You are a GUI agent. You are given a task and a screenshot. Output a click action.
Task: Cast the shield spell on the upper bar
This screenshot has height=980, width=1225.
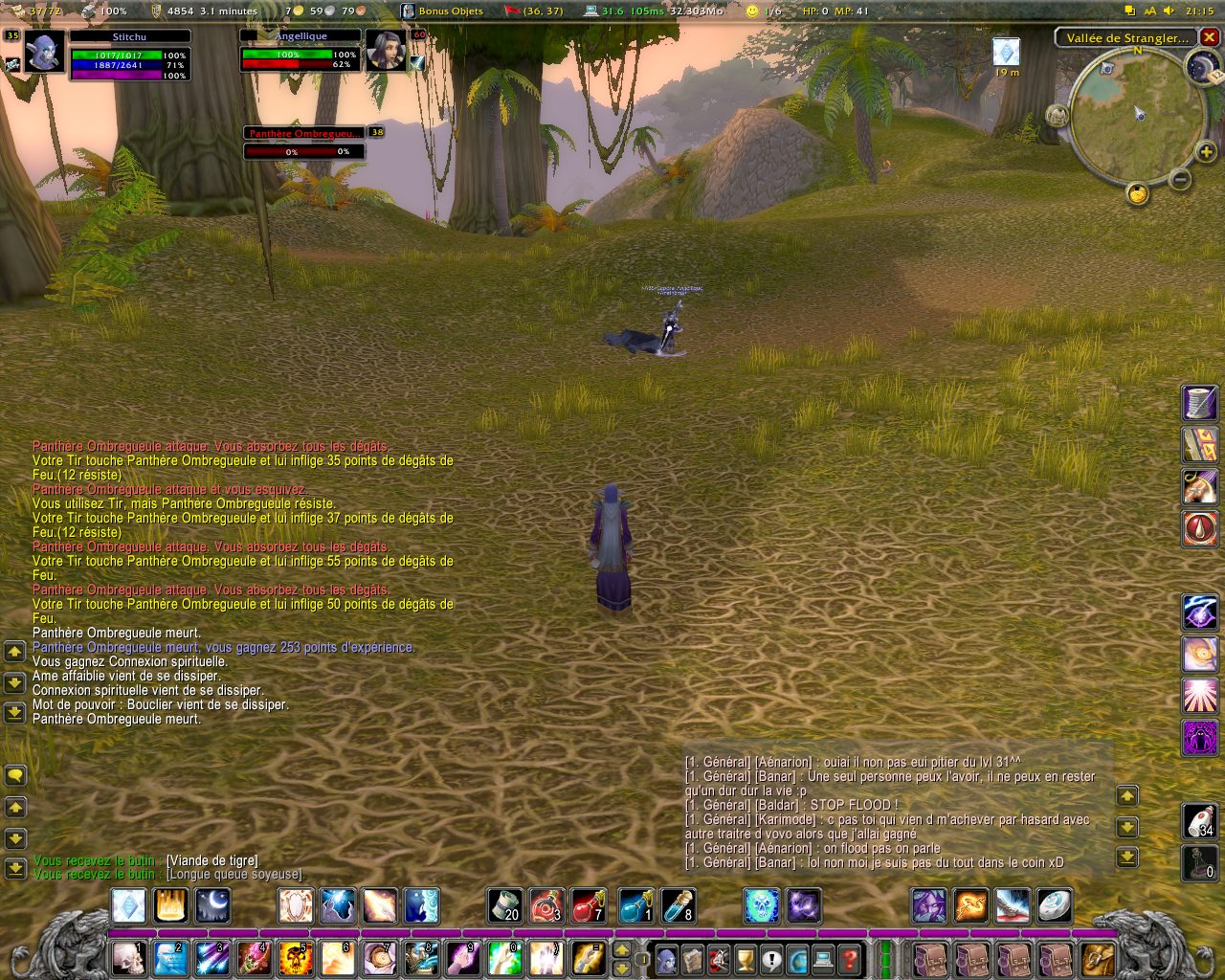[296, 905]
